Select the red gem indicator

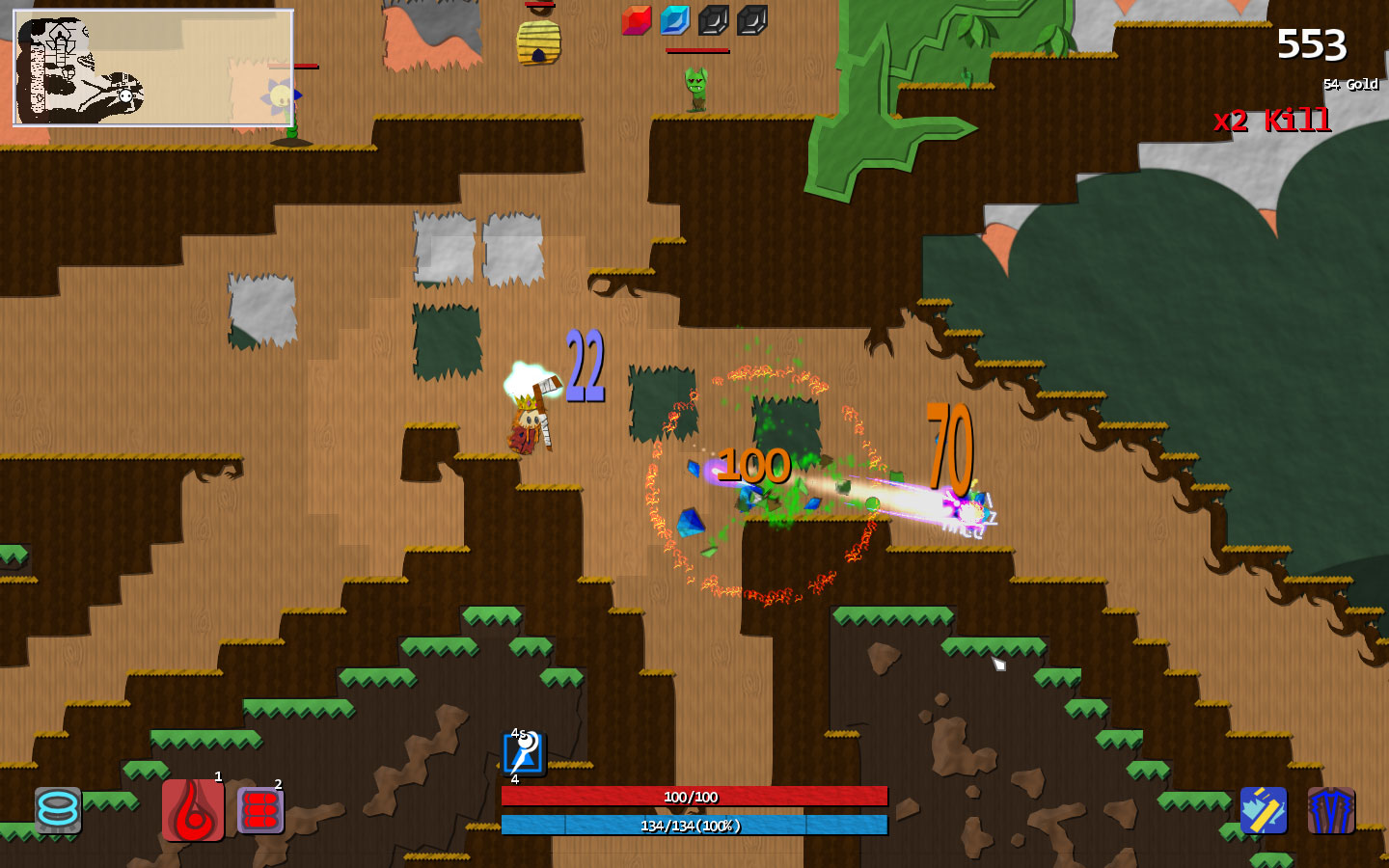[x=637, y=19]
